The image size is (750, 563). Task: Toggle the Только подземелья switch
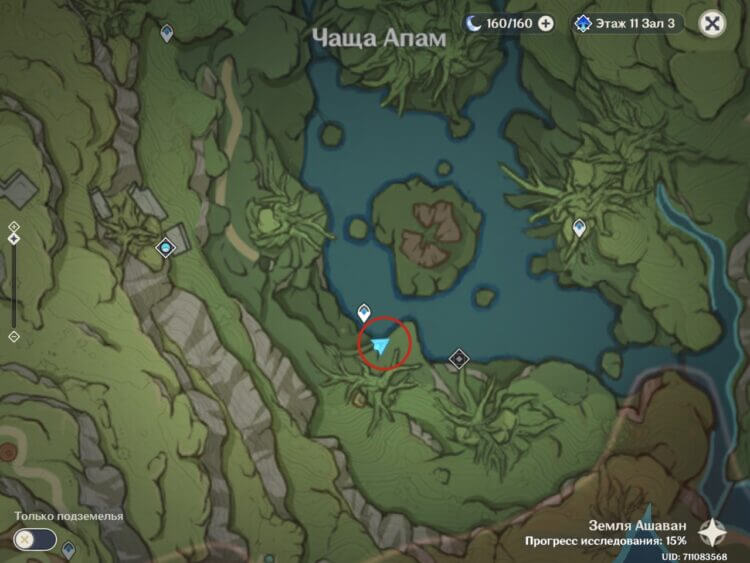coord(34,539)
